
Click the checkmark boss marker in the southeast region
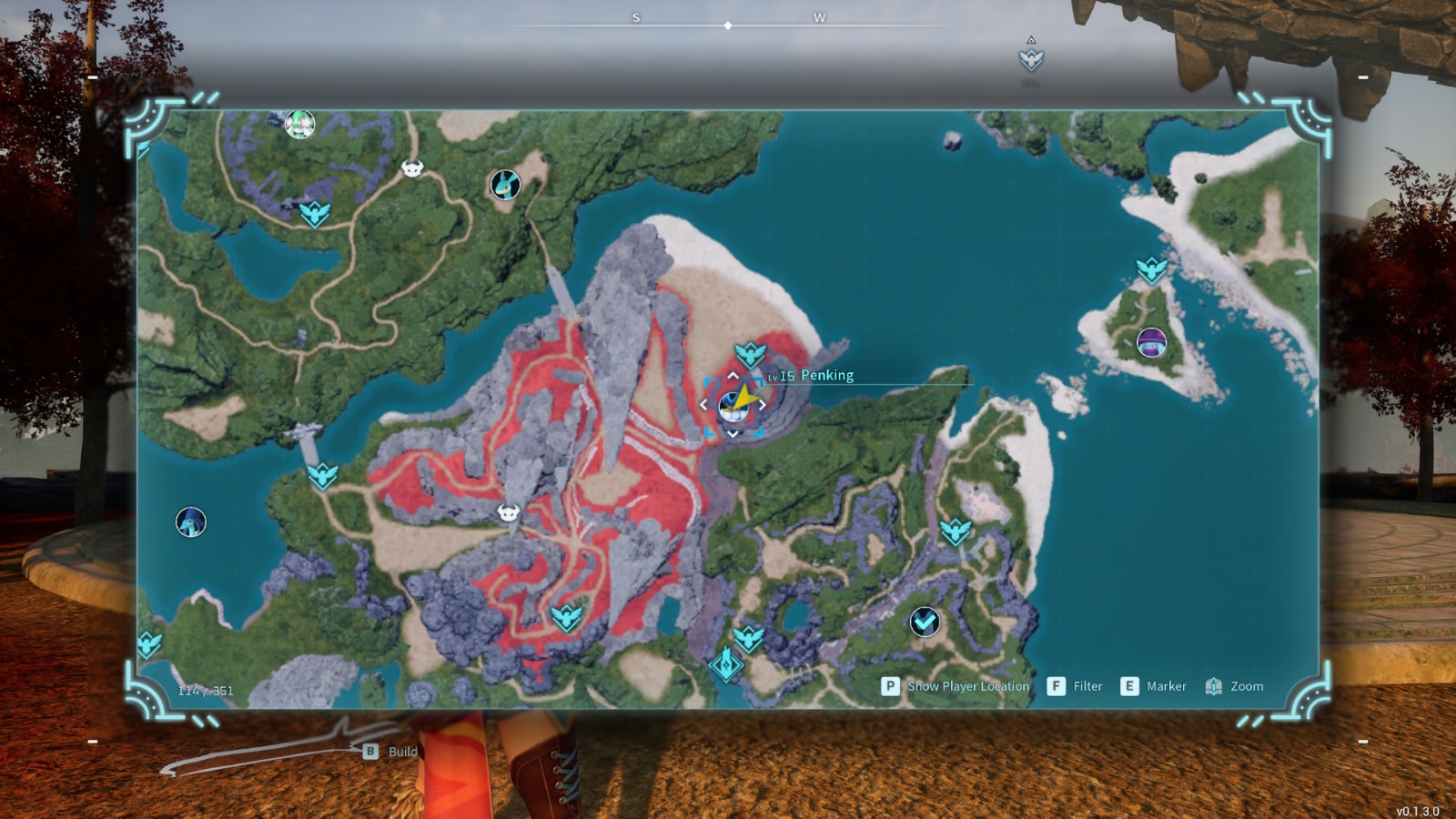924,623
